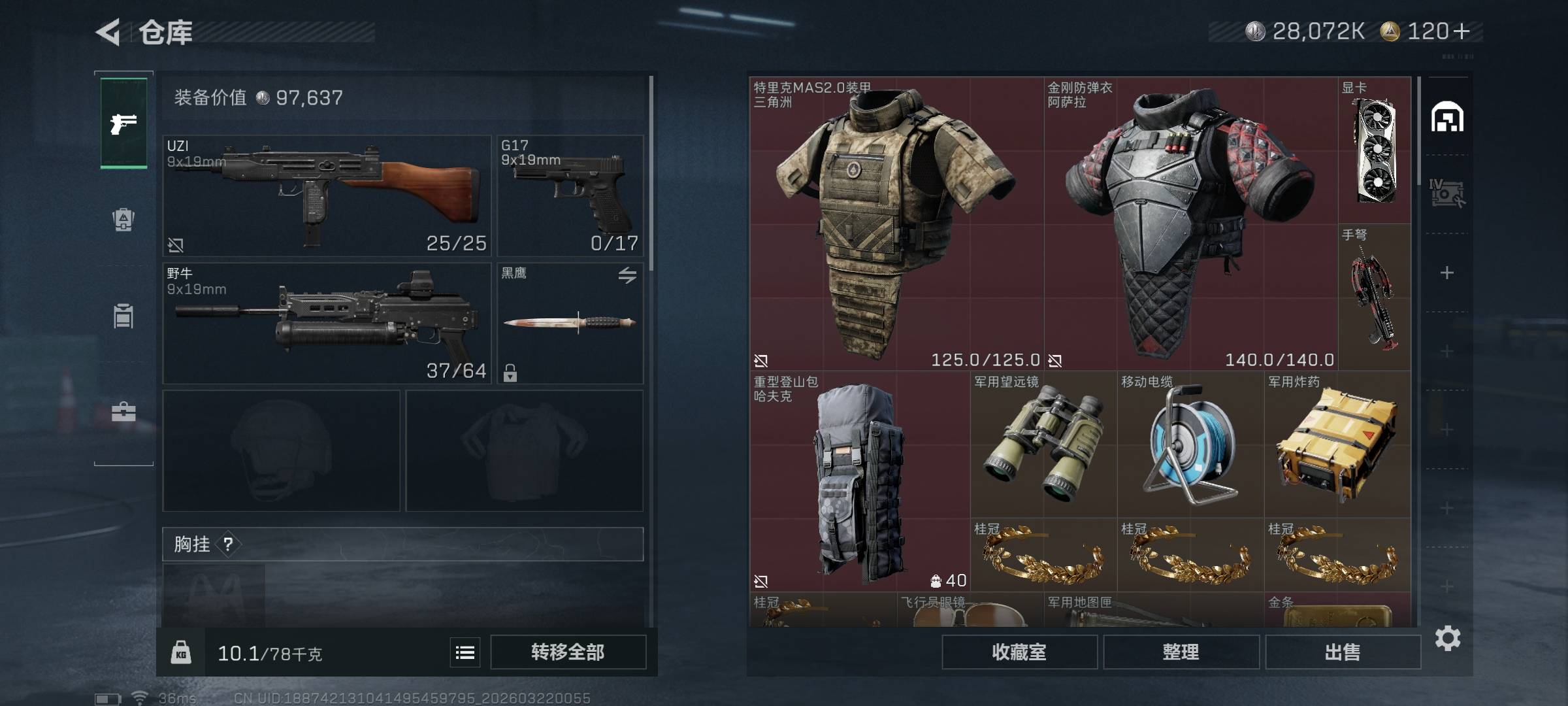Pick the 显卡 graphics card item
This screenshot has height=706, width=1568.
pyautogui.click(x=1375, y=150)
